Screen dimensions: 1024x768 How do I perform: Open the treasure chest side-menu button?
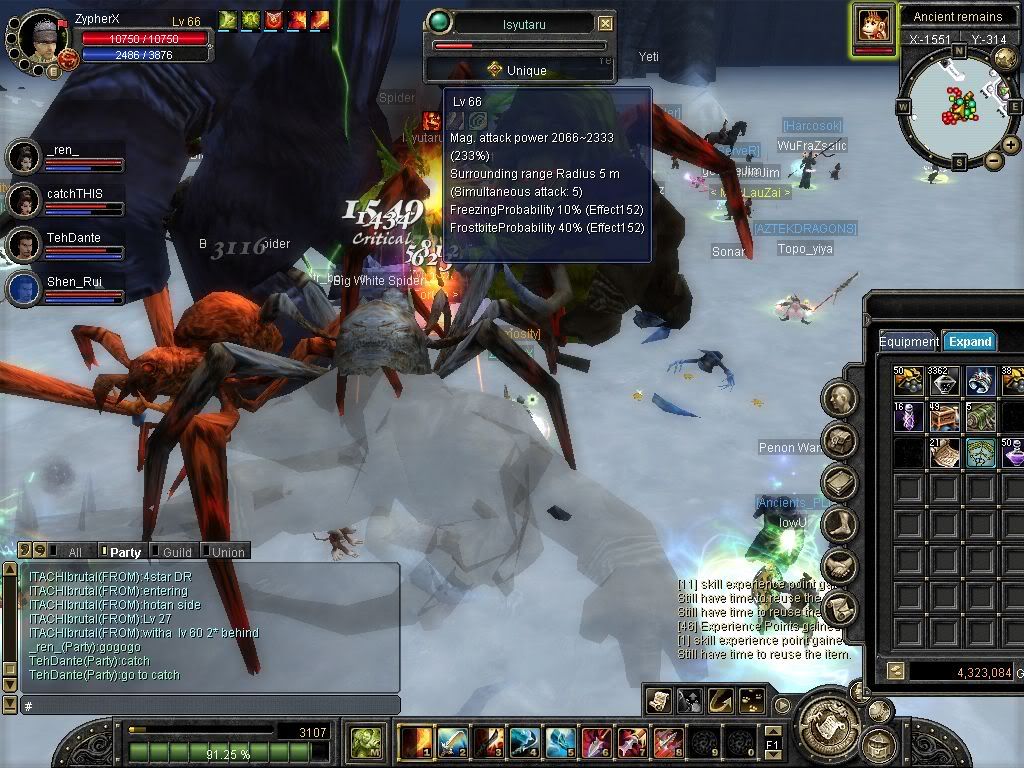click(840, 440)
